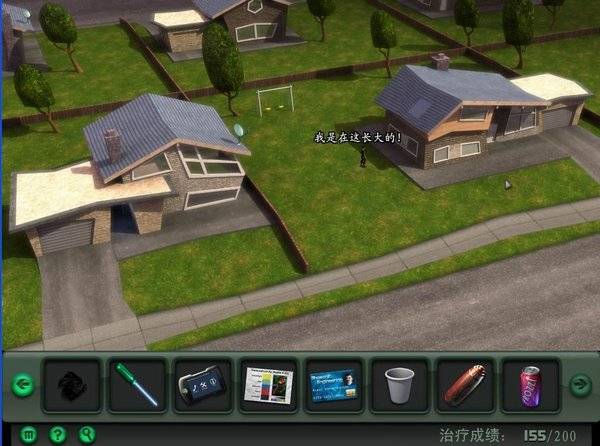Select the black crumpled object slot
Image resolution: width=600 pixels, height=446 pixels.
pos(72,385)
